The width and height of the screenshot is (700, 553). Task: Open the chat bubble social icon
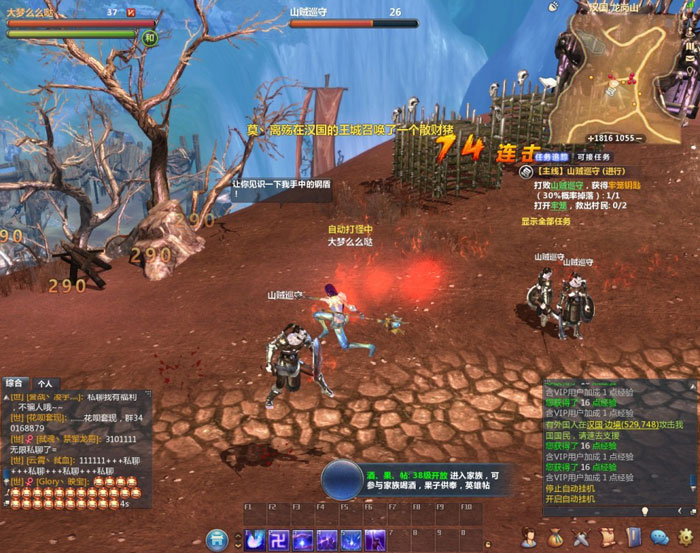tap(659, 539)
